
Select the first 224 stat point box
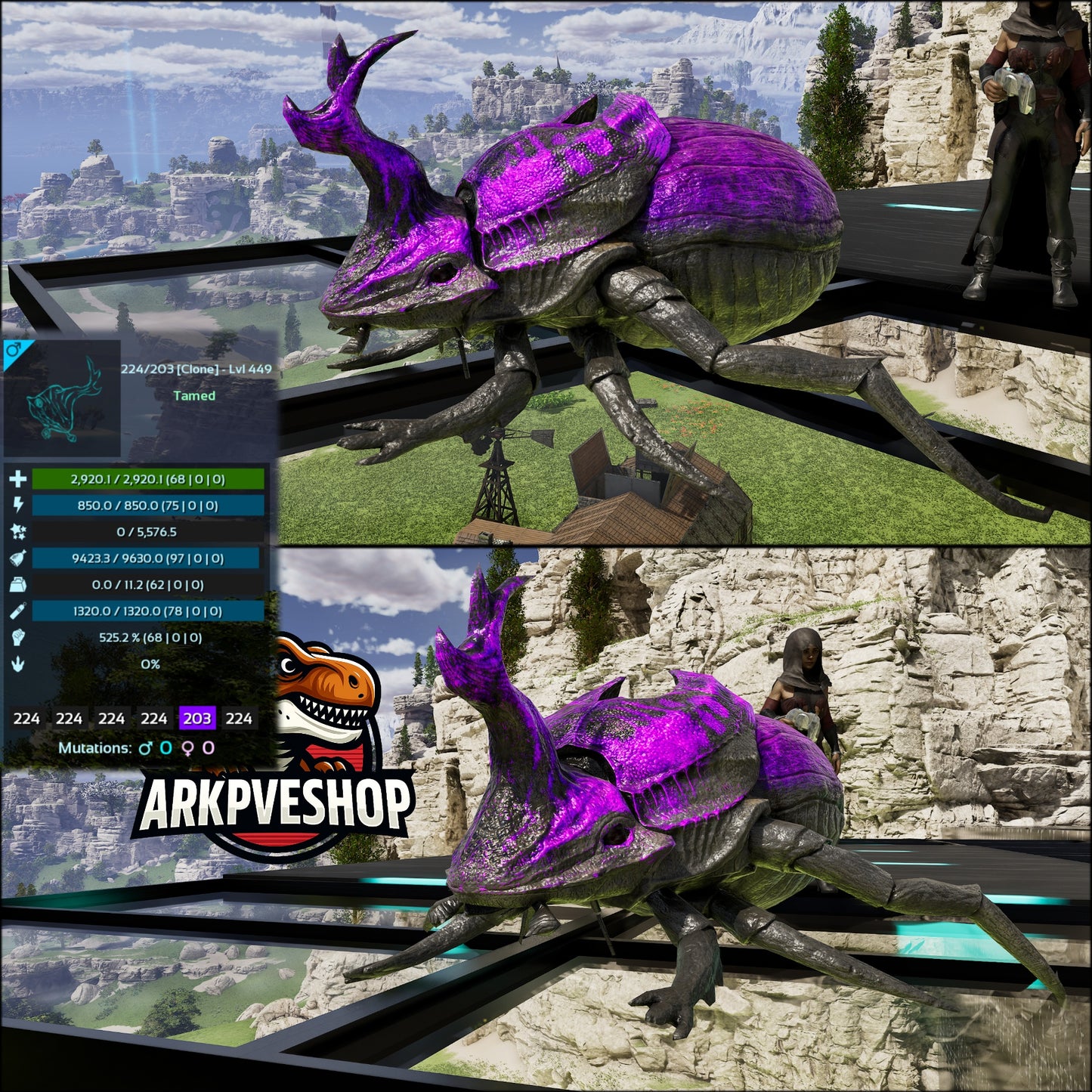click(x=26, y=719)
